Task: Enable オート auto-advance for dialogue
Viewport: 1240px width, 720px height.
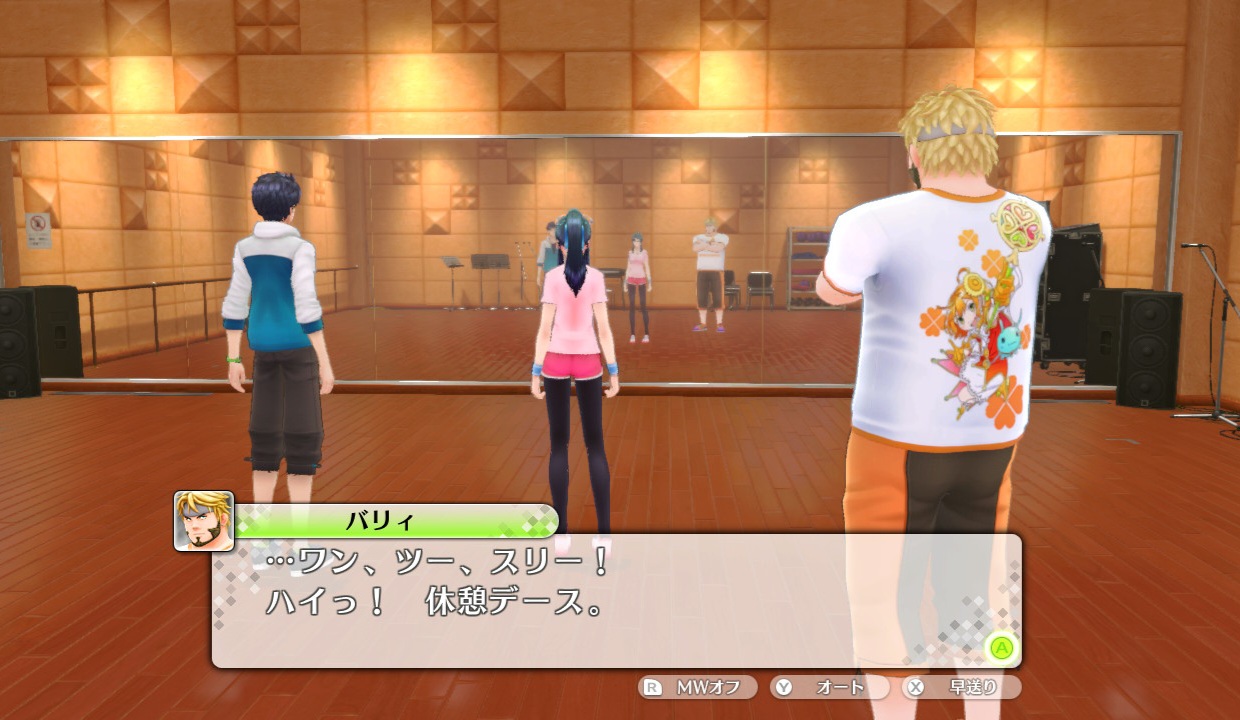Action: coord(829,687)
